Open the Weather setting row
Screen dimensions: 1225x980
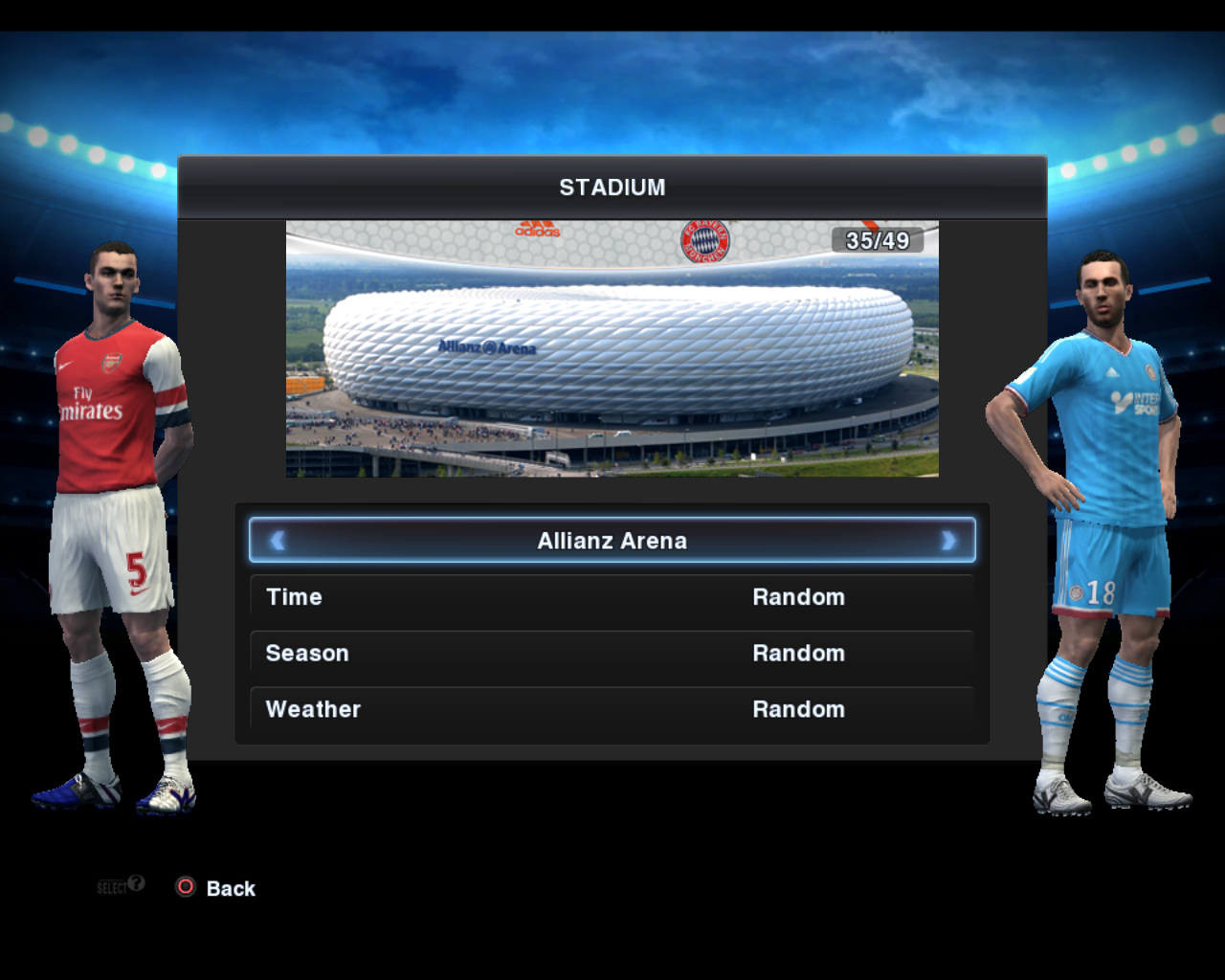[612, 710]
